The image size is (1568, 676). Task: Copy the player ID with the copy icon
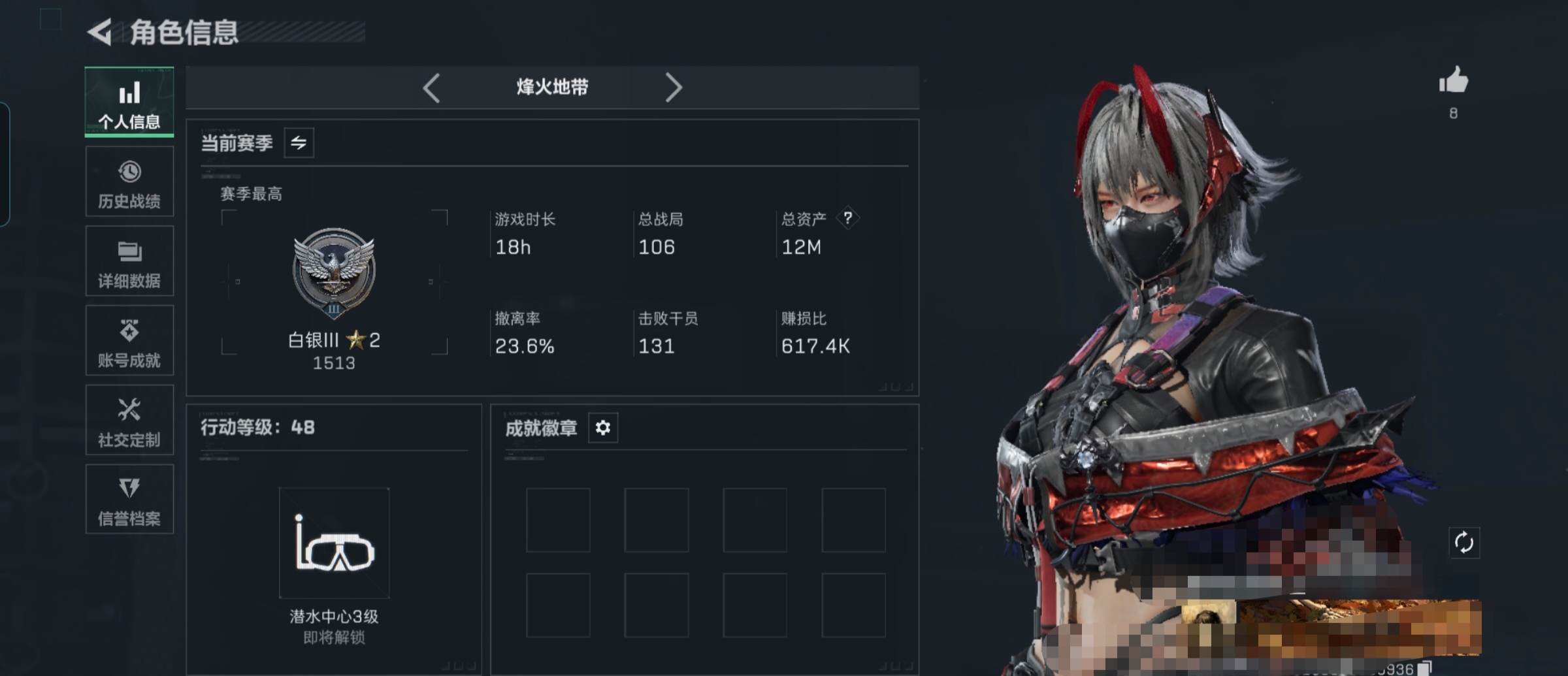point(1424,668)
